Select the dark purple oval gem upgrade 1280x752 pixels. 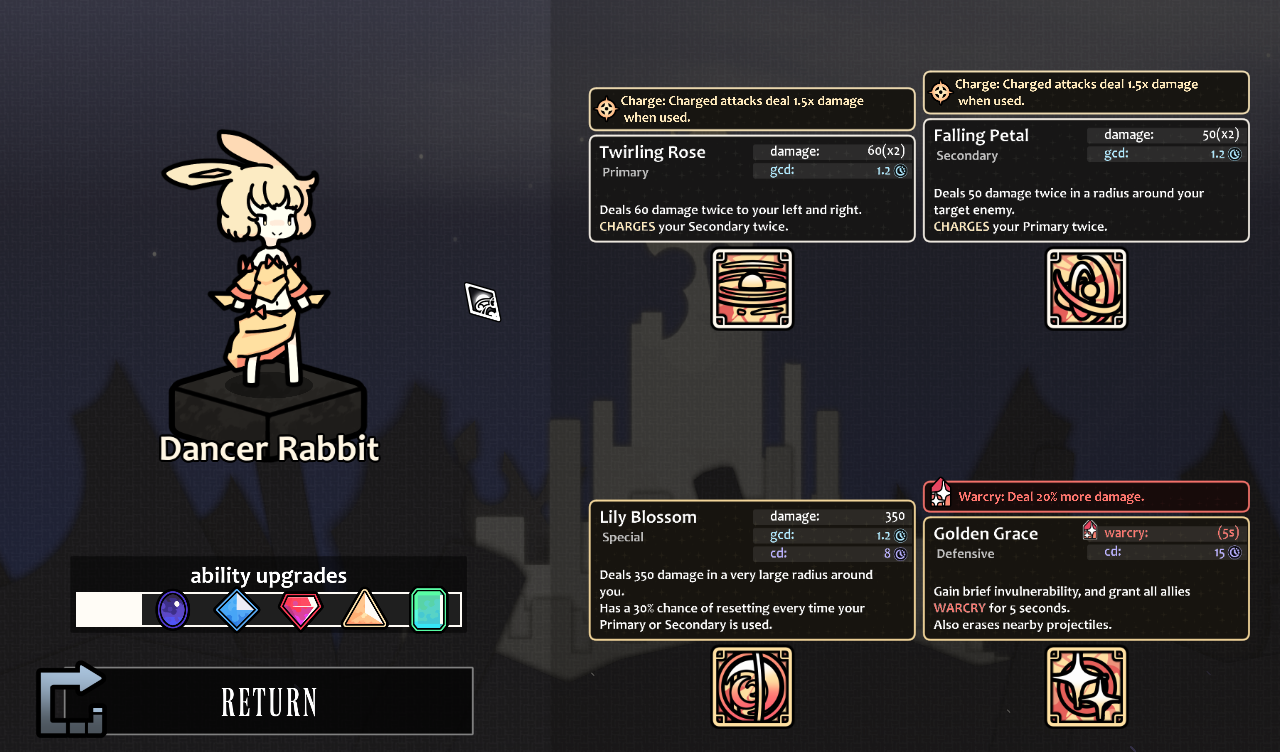(173, 609)
